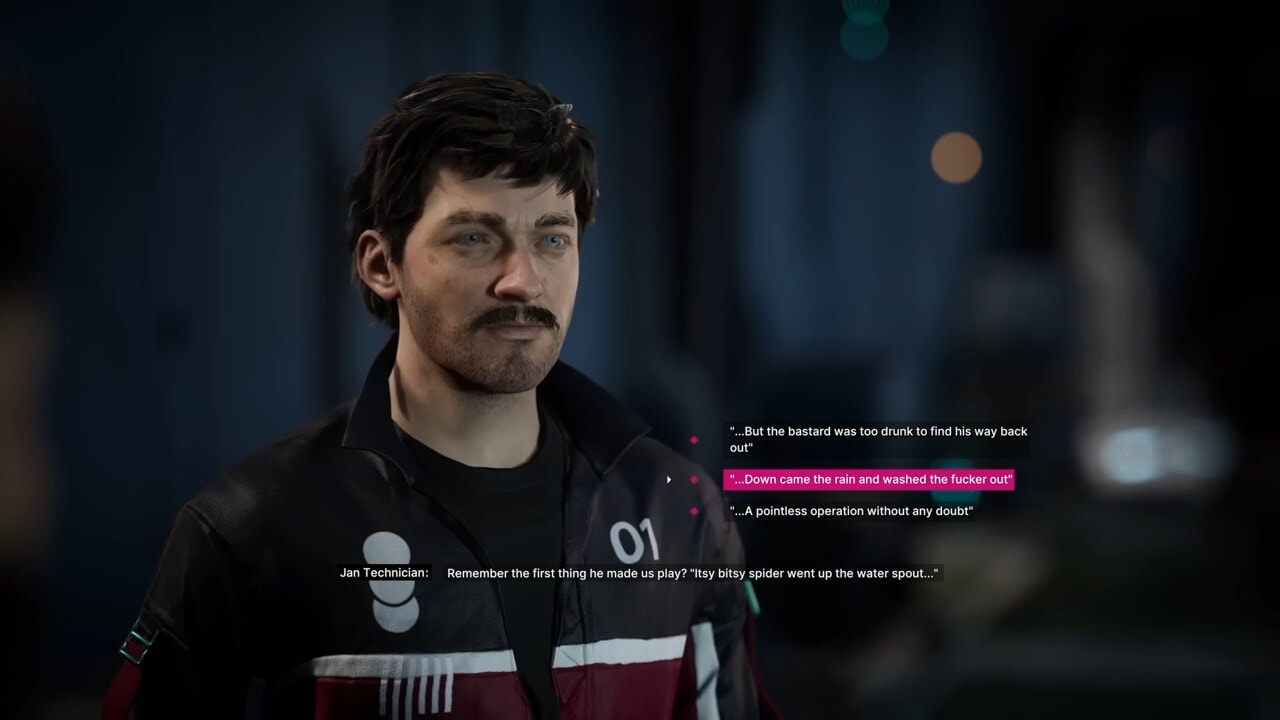This screenshot has width=1280, height=720.
Task: Choose the "too drunk to find his way" reply
Action: click(877, 439)
